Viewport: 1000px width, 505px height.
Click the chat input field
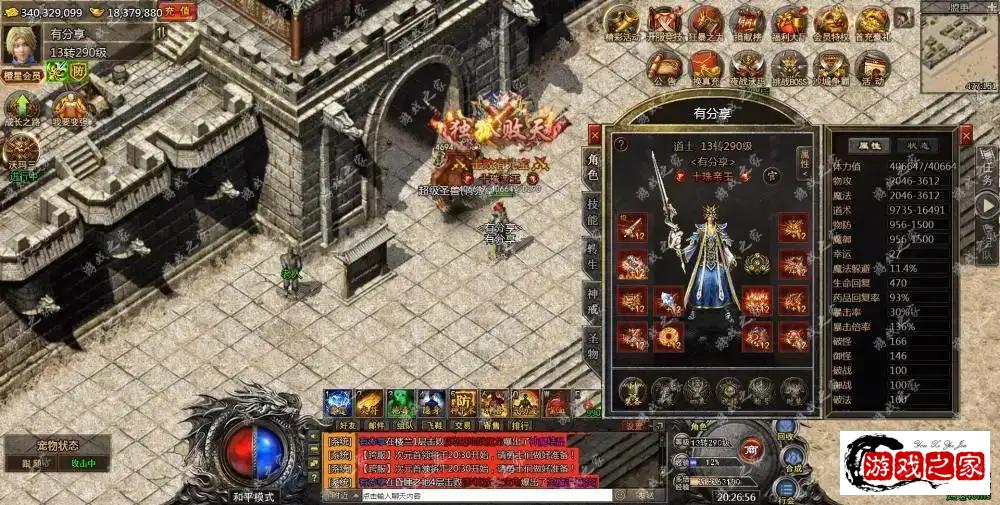click(x=480, y=496)
